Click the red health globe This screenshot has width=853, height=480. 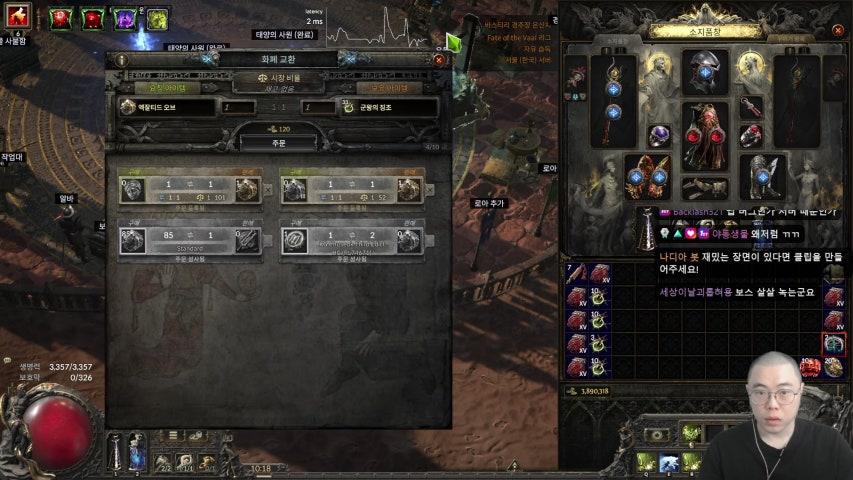58,432
